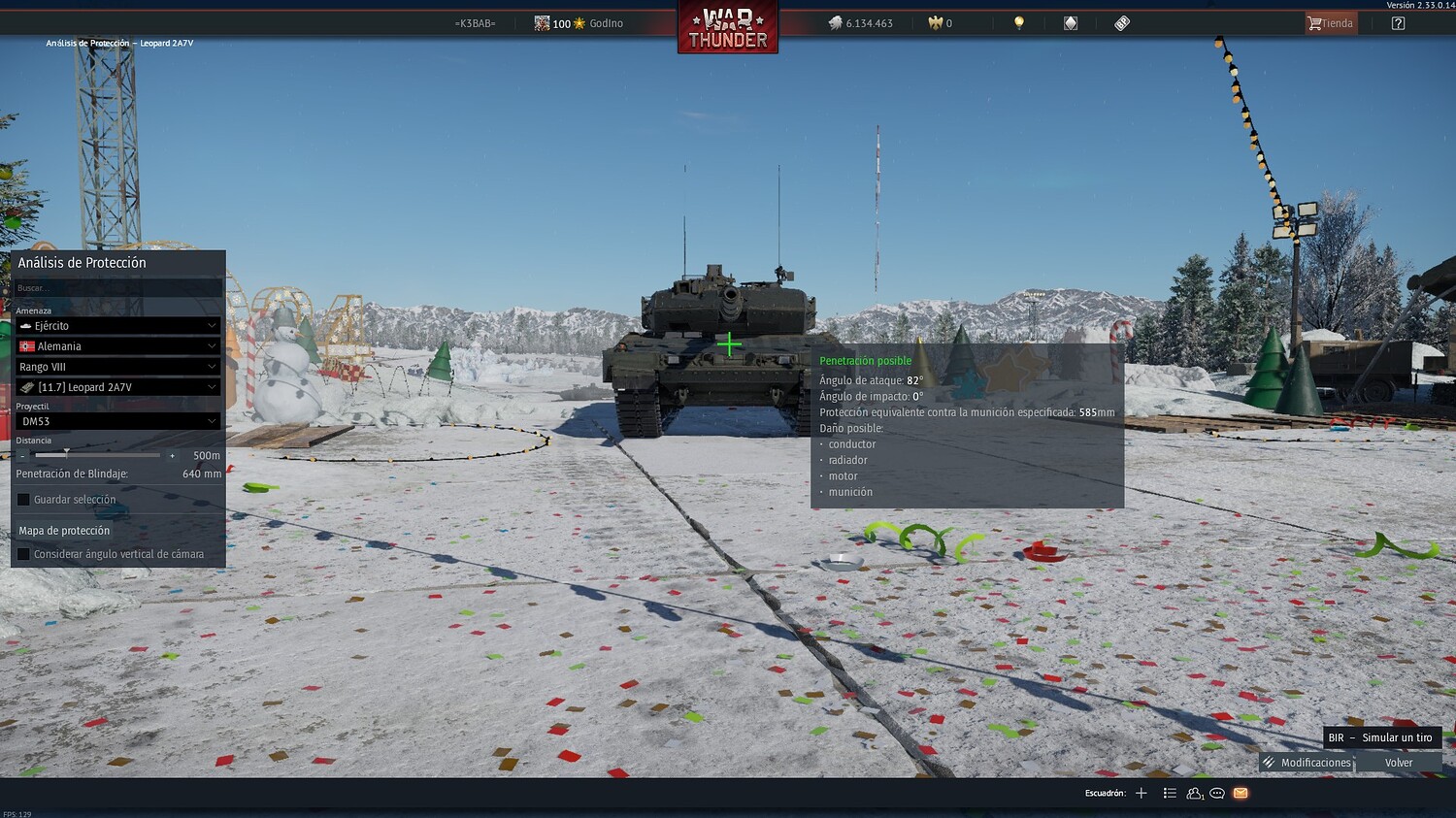1456x818 pixels.
Task: Open the bright ideas bulb icon
Action: pos(1019,22)
